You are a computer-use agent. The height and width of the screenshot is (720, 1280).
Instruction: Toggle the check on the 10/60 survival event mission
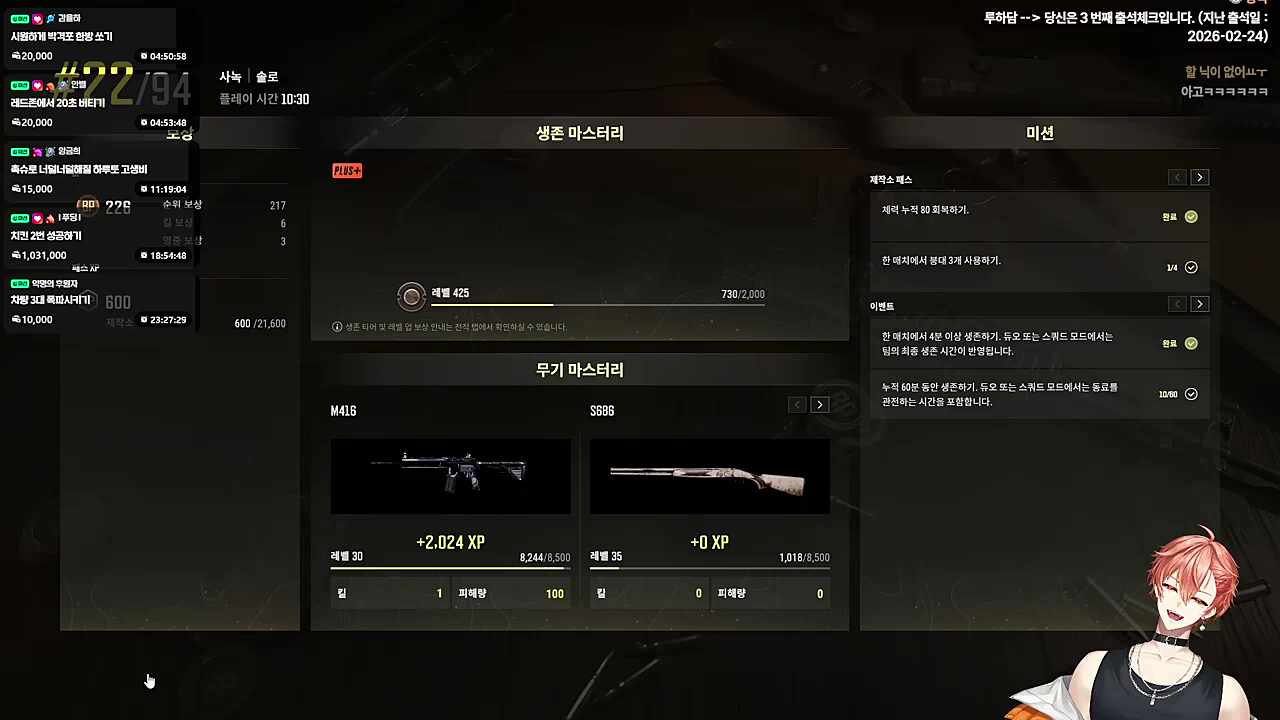(1190, 393)
